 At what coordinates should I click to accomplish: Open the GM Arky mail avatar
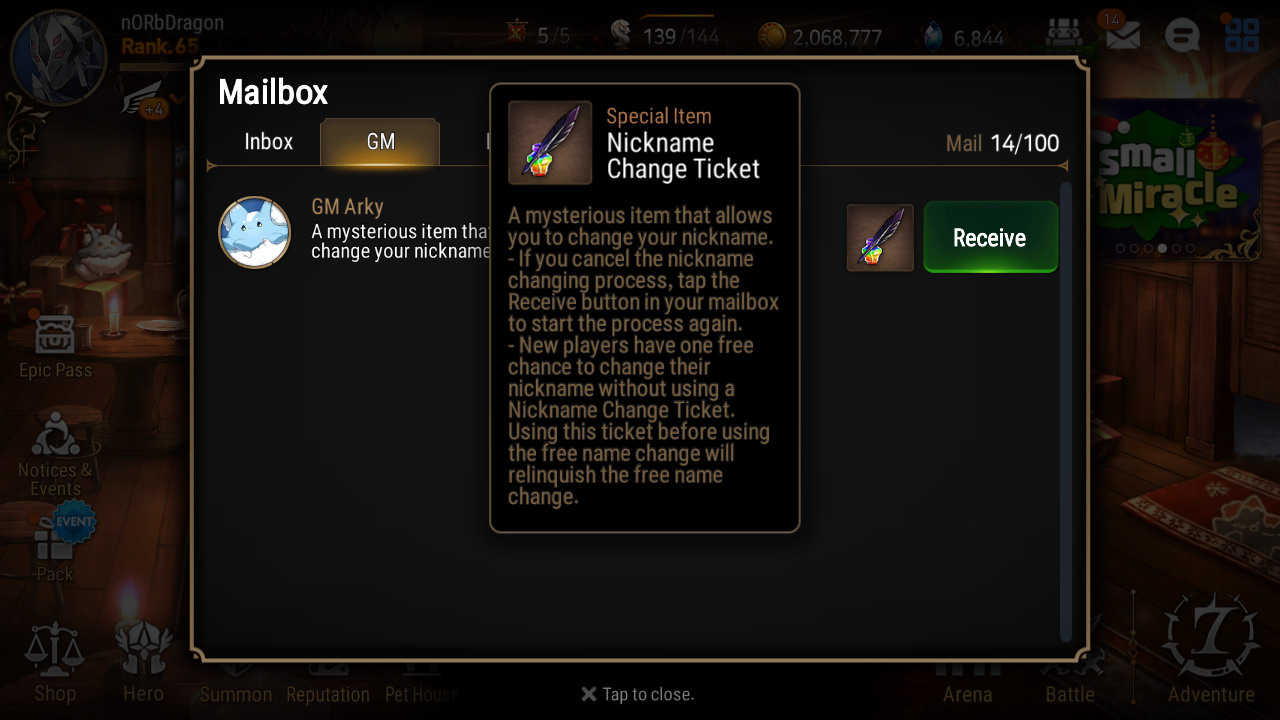255,232
